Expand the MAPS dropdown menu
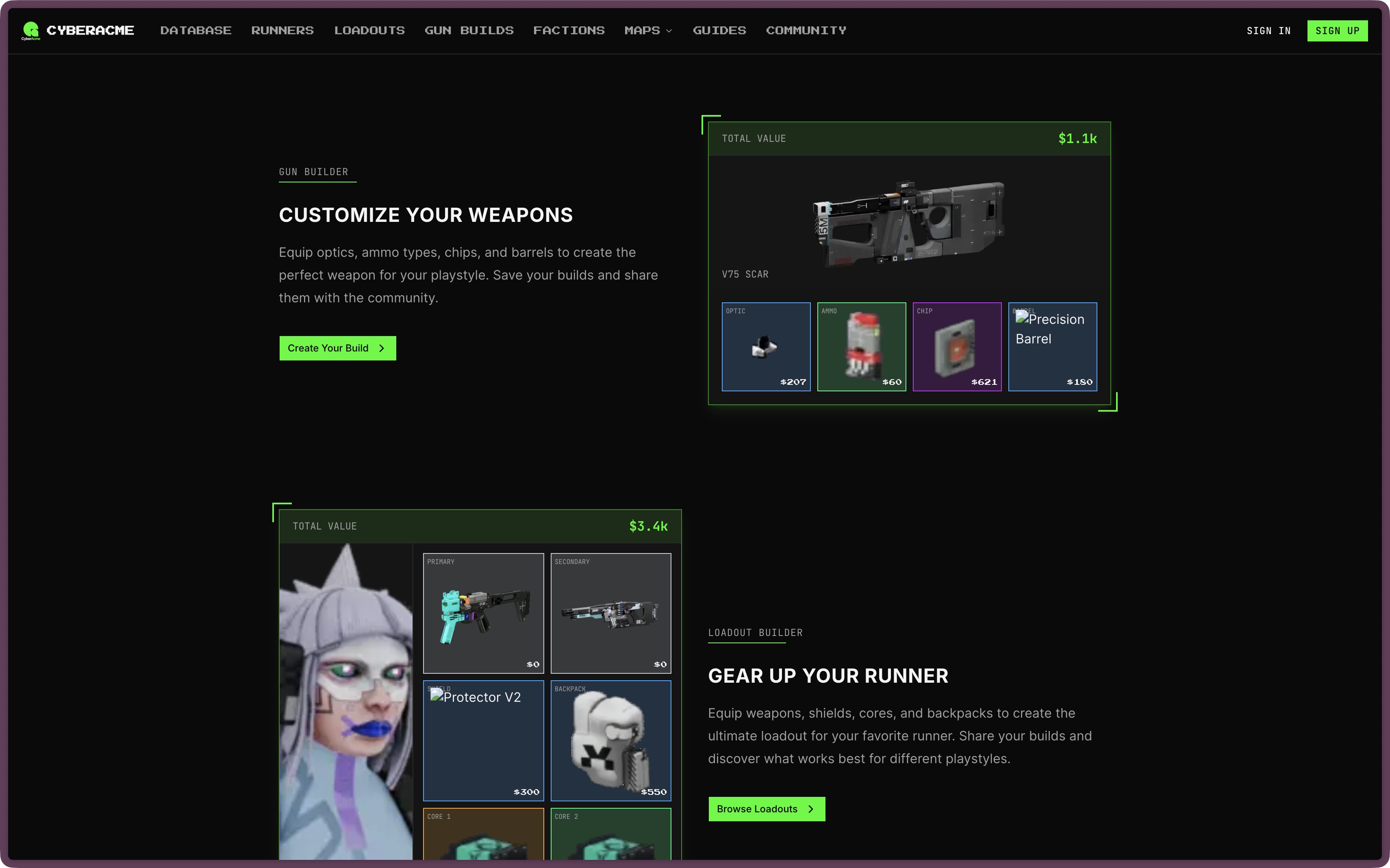 [648, 30]
